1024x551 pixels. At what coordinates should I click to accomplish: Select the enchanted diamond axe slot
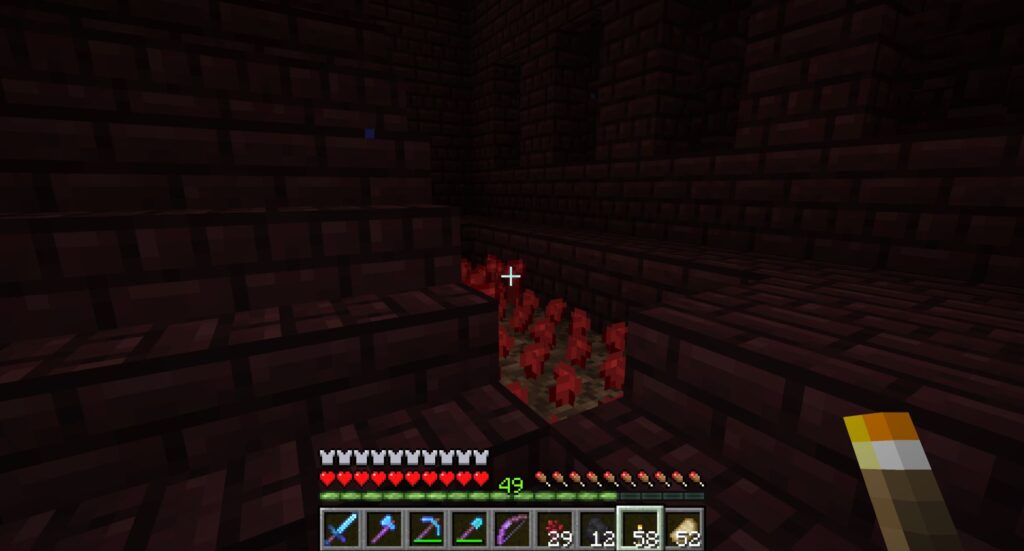point(384,527)
